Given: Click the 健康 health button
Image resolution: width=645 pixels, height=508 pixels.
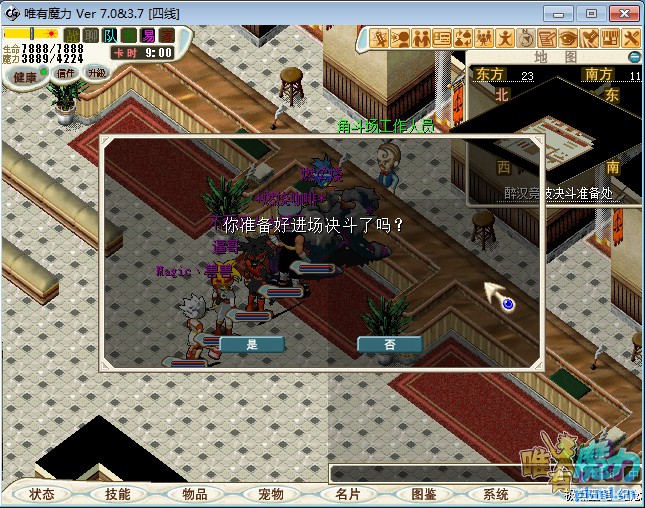Looking at the screenshot, I should pos(25,76).
